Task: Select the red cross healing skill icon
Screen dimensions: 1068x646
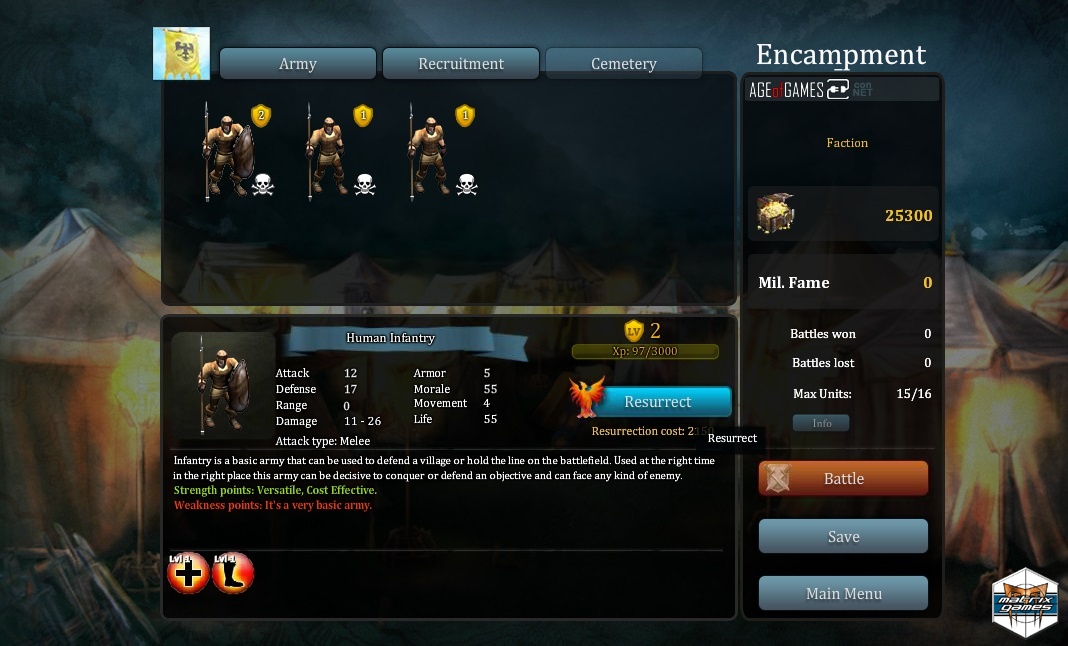Action: coord(188,574)
